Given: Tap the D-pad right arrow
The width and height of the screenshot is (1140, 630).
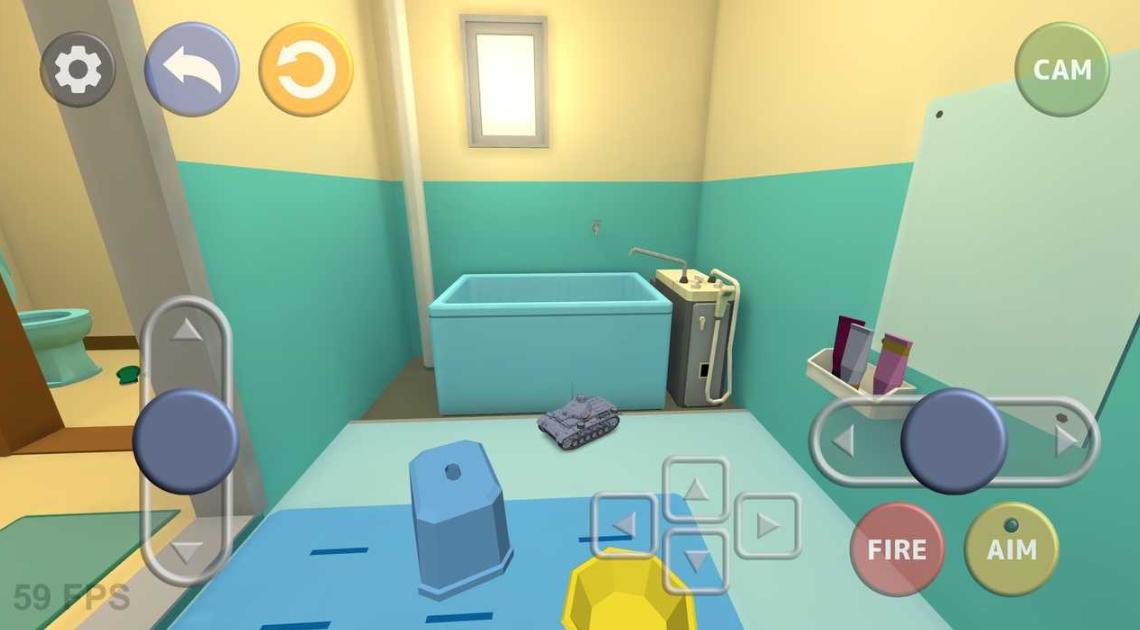Looking at the screenshot, I should [x=767, y=525].
